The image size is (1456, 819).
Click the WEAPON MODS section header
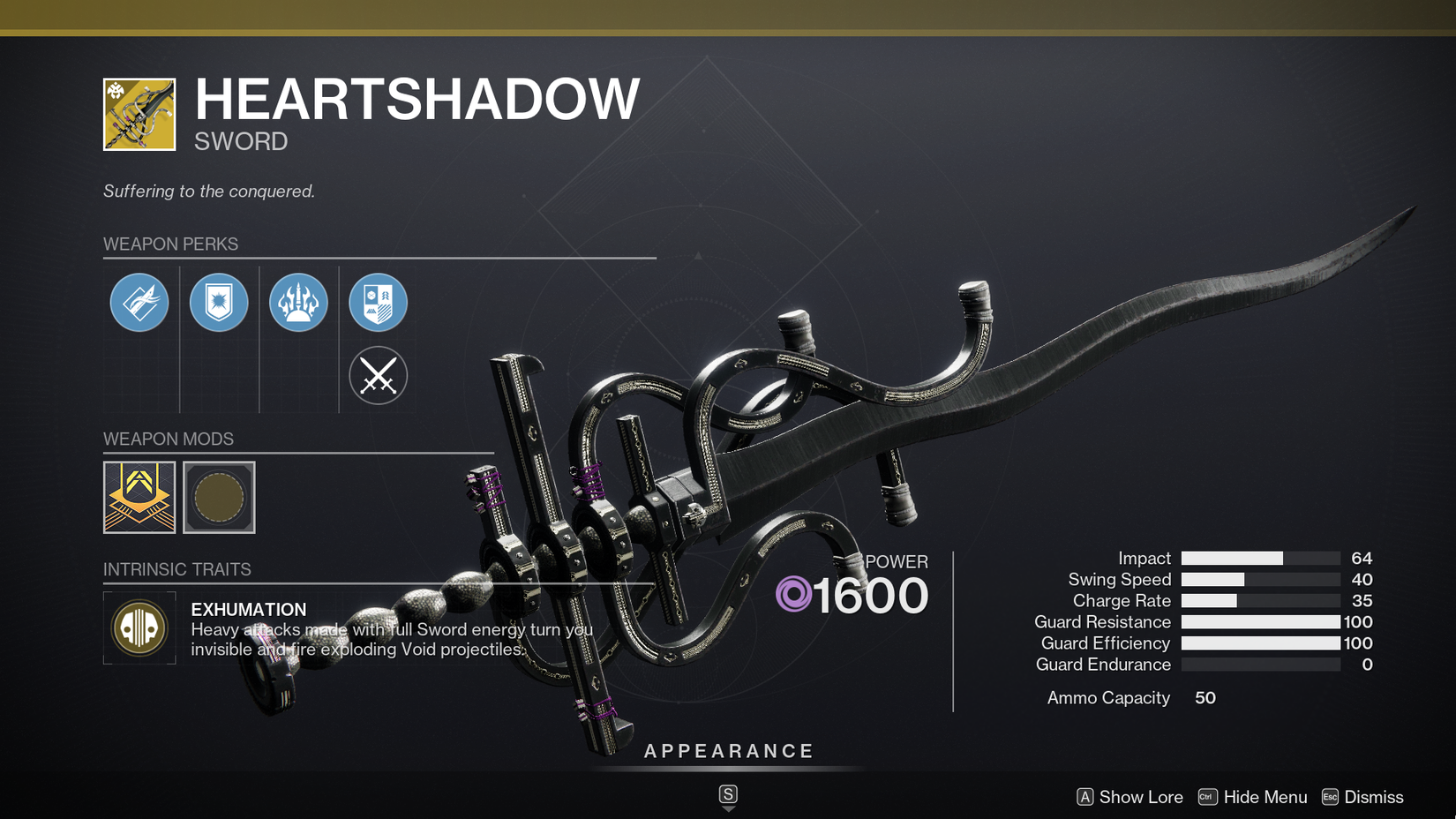point(168,439)
